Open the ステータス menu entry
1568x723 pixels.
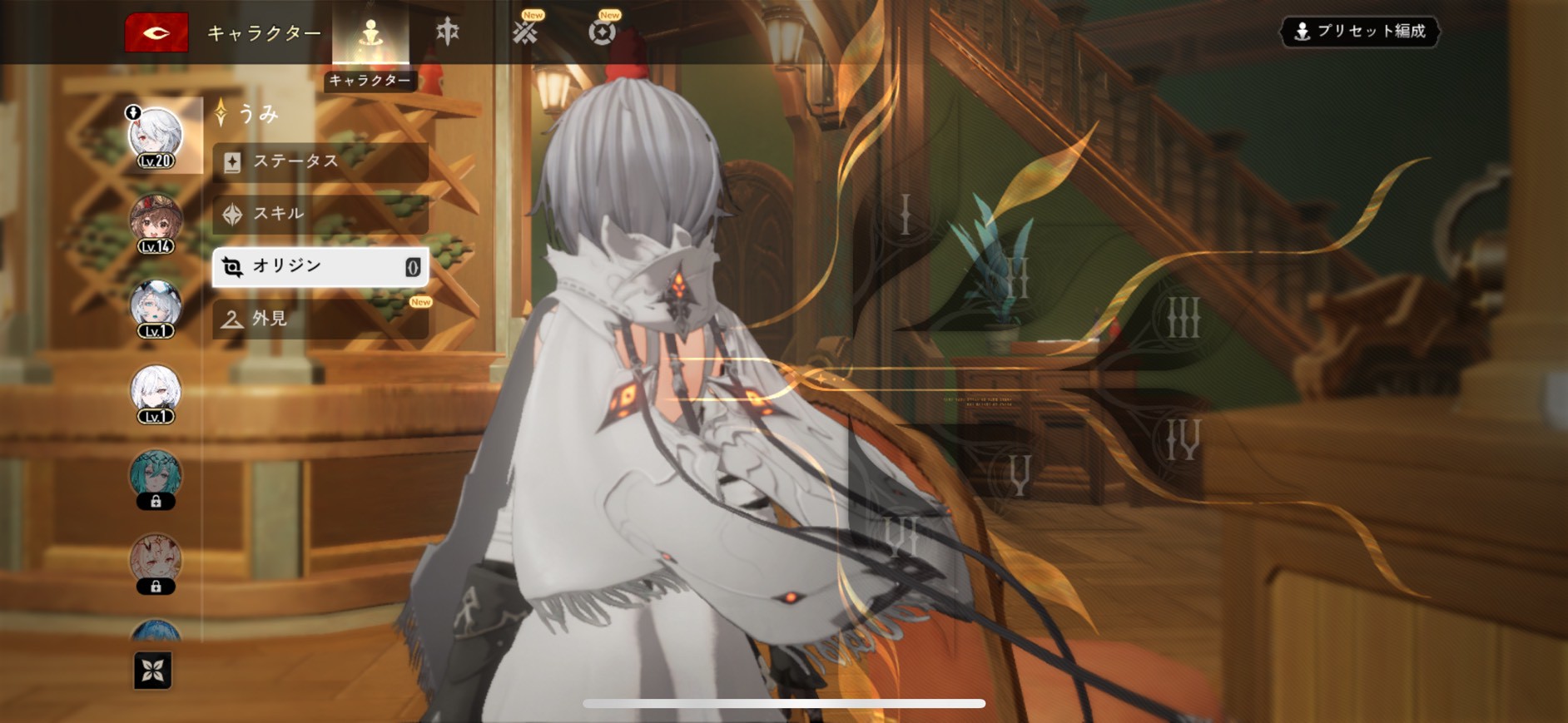tap(320, 161)
